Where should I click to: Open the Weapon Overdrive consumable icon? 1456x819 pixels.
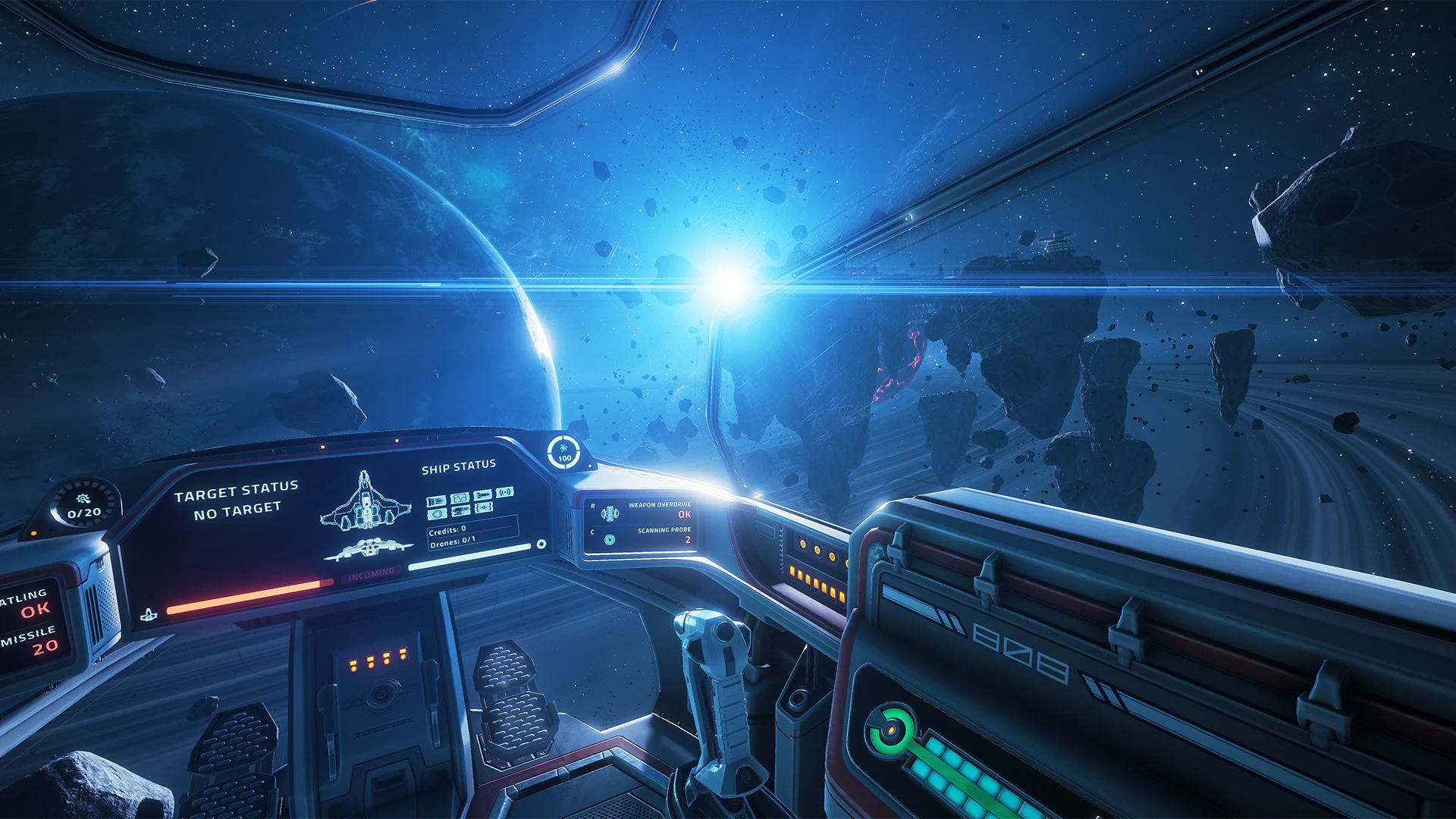click(x=610, y=513)
